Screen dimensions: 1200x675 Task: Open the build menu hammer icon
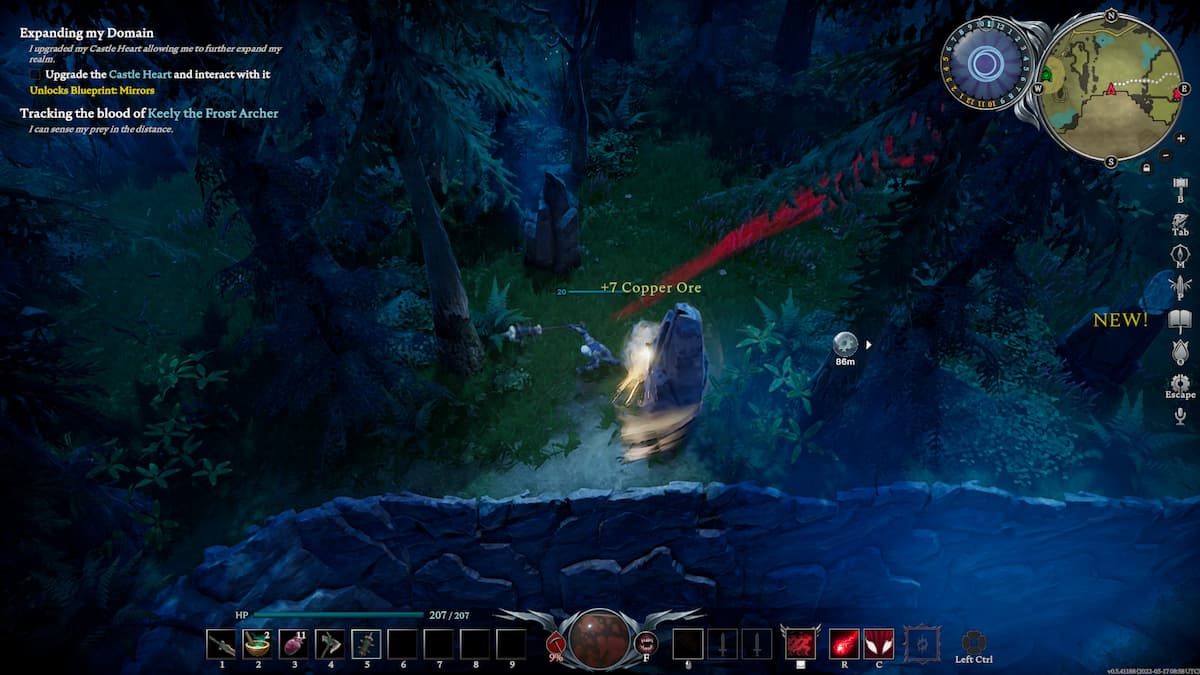point(1180,187)
